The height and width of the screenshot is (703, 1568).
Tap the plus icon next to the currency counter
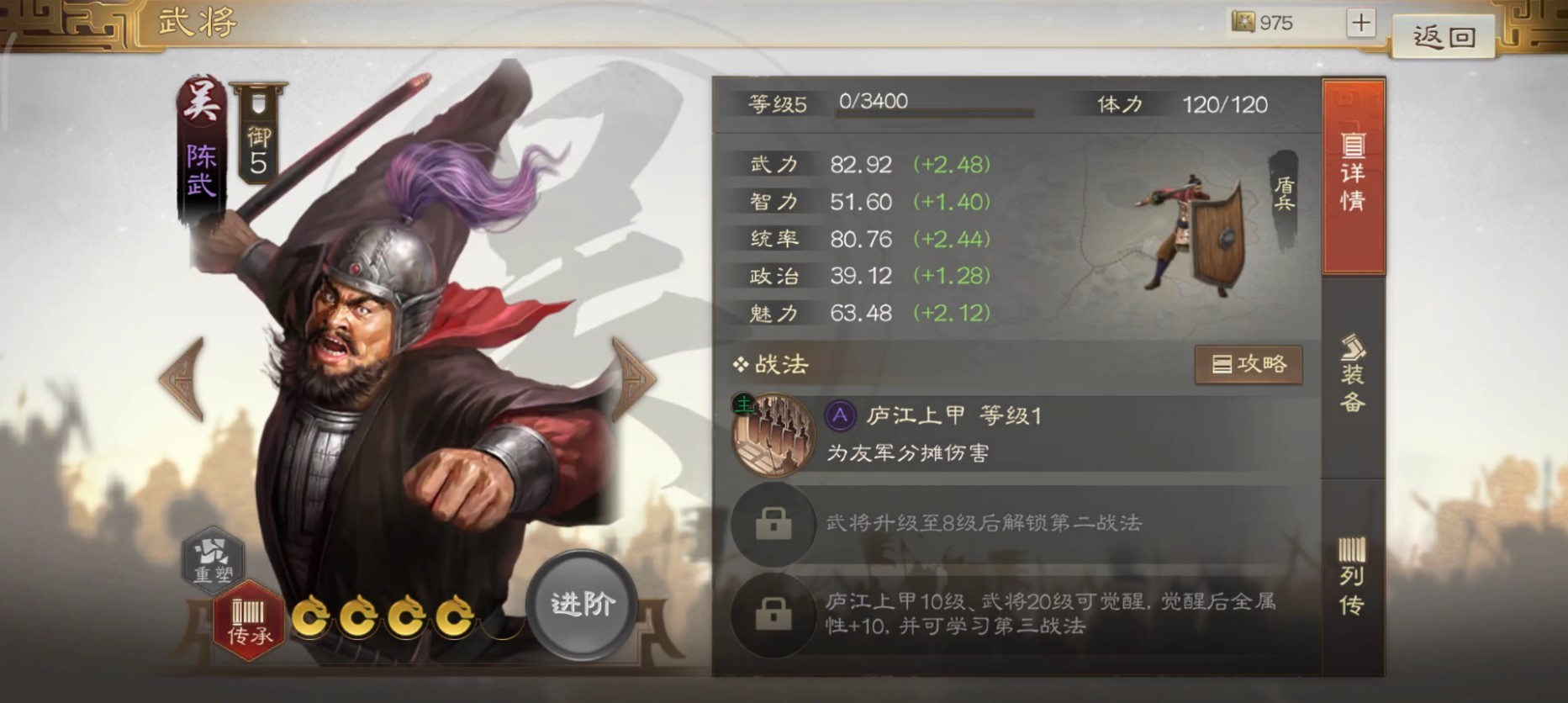pos(1360,21)
